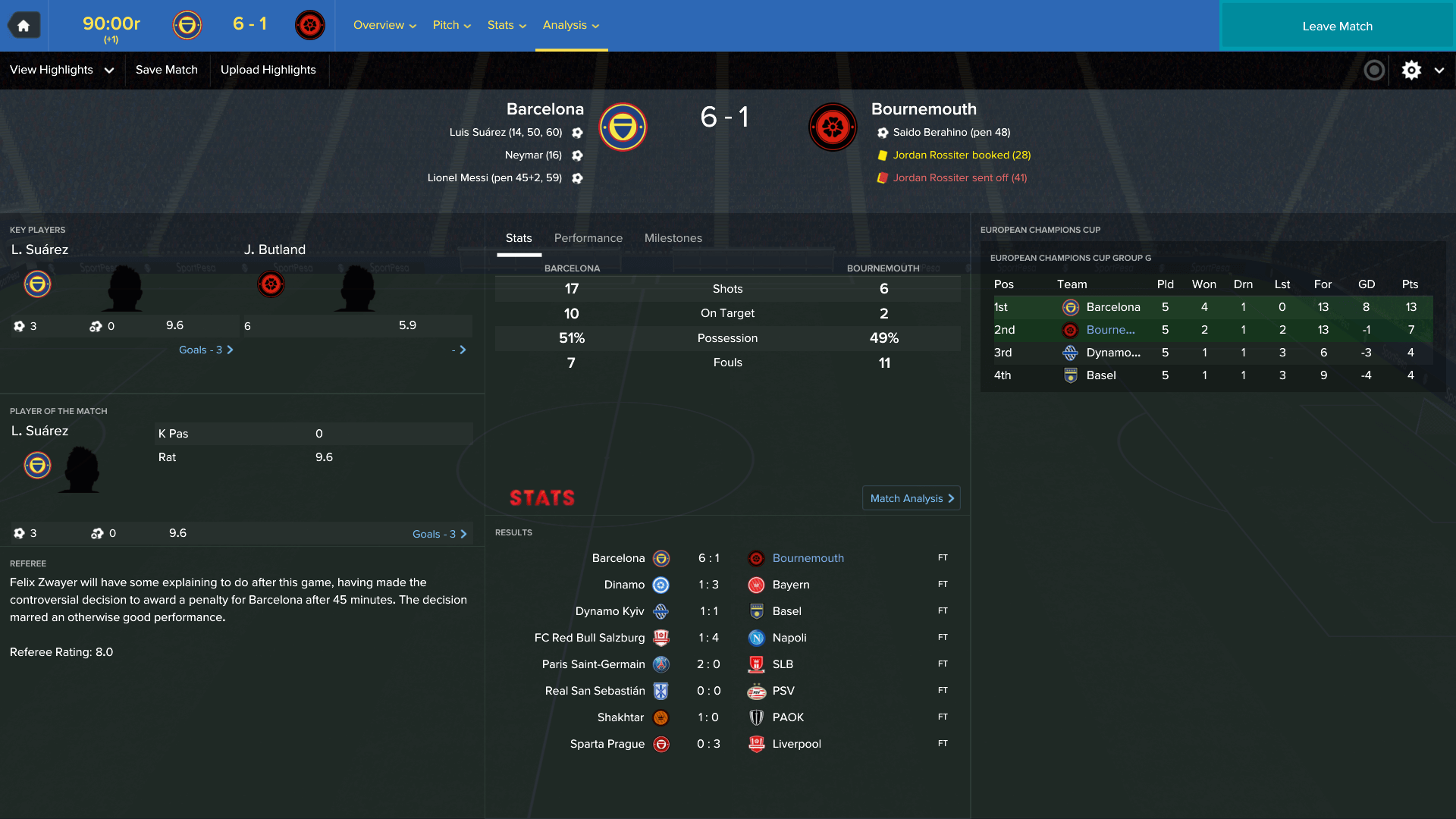Open the View Highlights dropdown
This screenshot has height=819, width=1456.
click(x=61, y=70)
